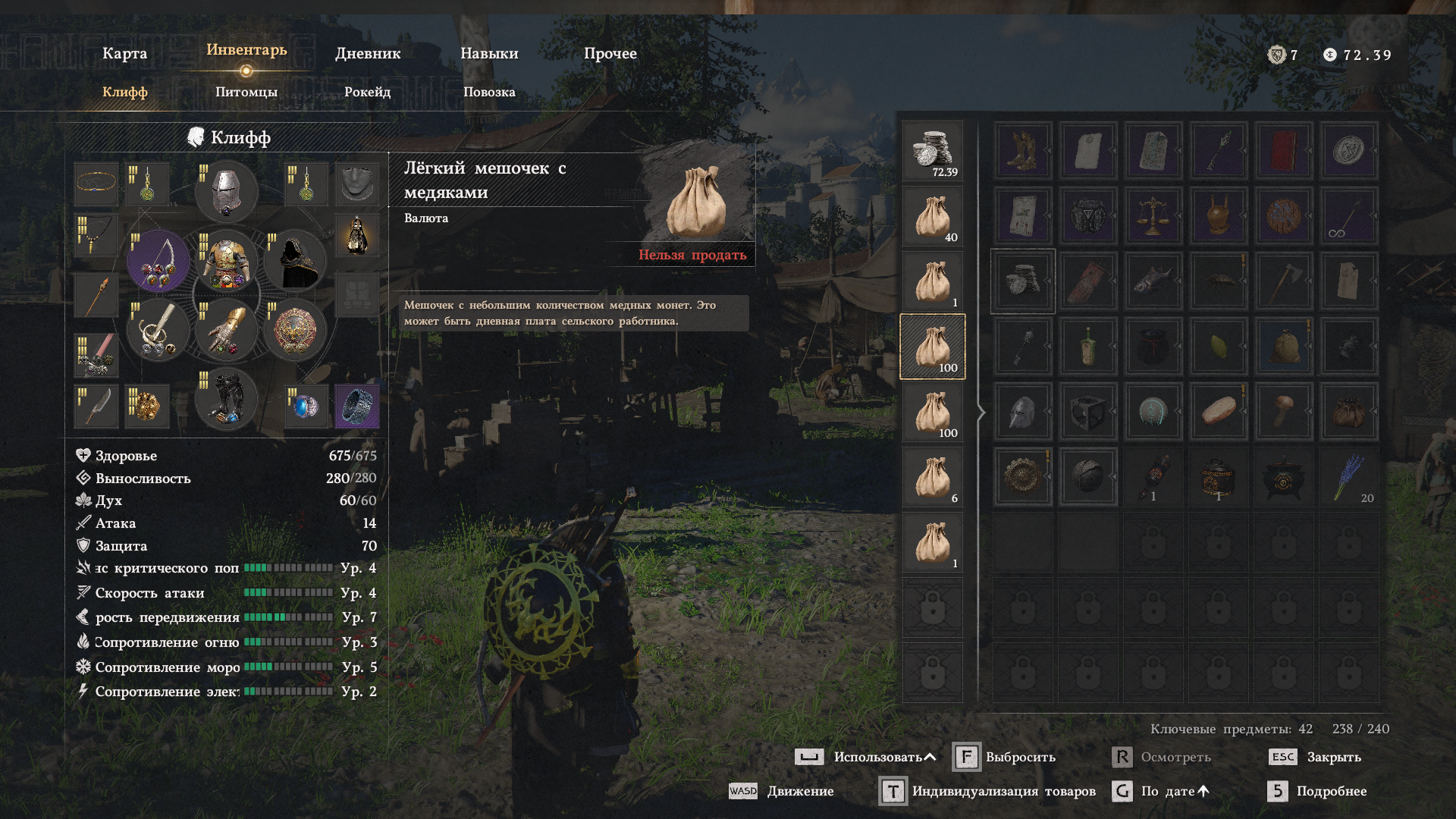Screen dimensions: 1456x819
Task: Select the equipped steel helmet slot
Action: (x=226, y=190)
